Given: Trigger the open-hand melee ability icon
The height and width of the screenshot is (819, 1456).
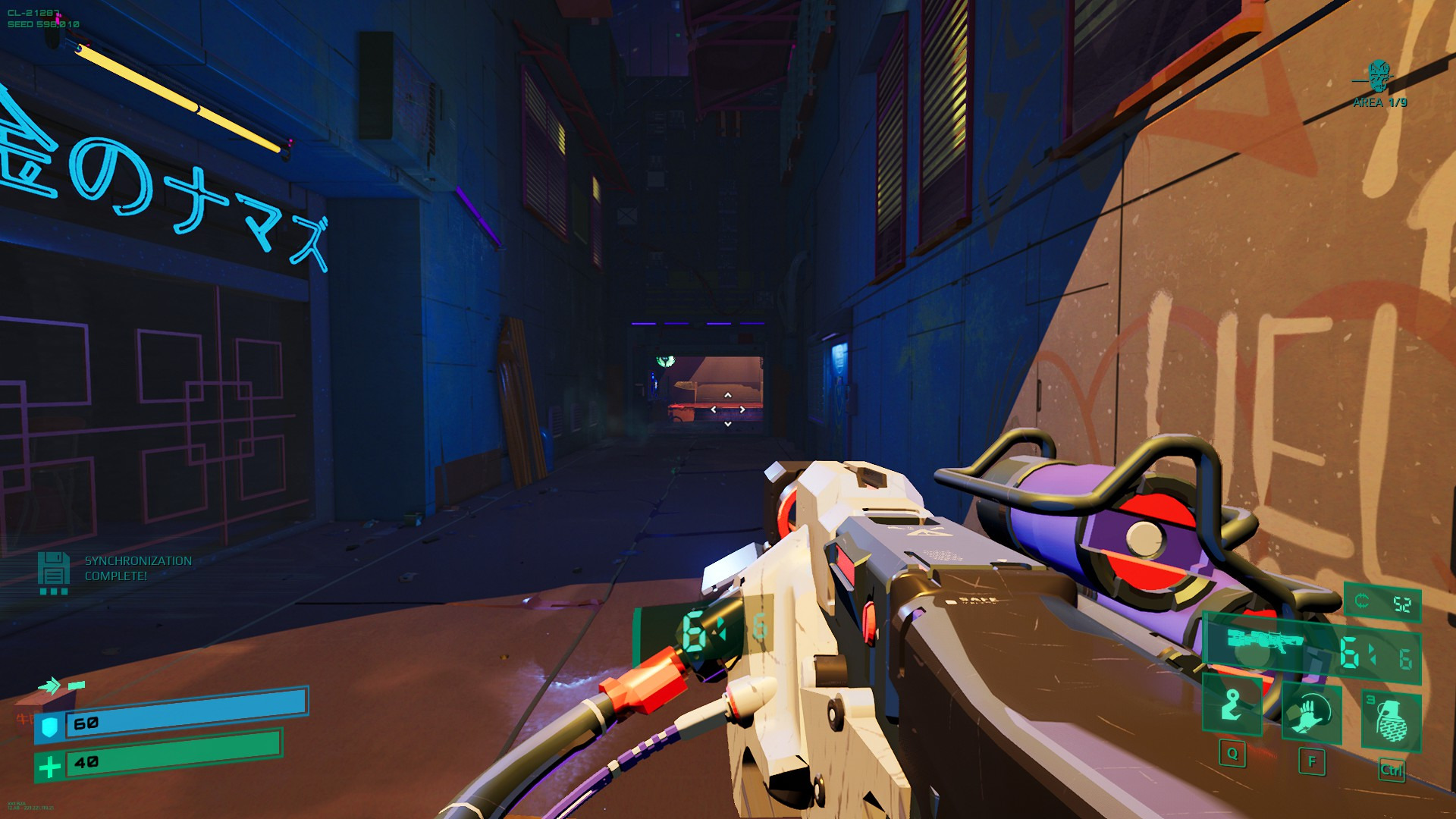Looking at the screenshot, I should coord(1310,714).
